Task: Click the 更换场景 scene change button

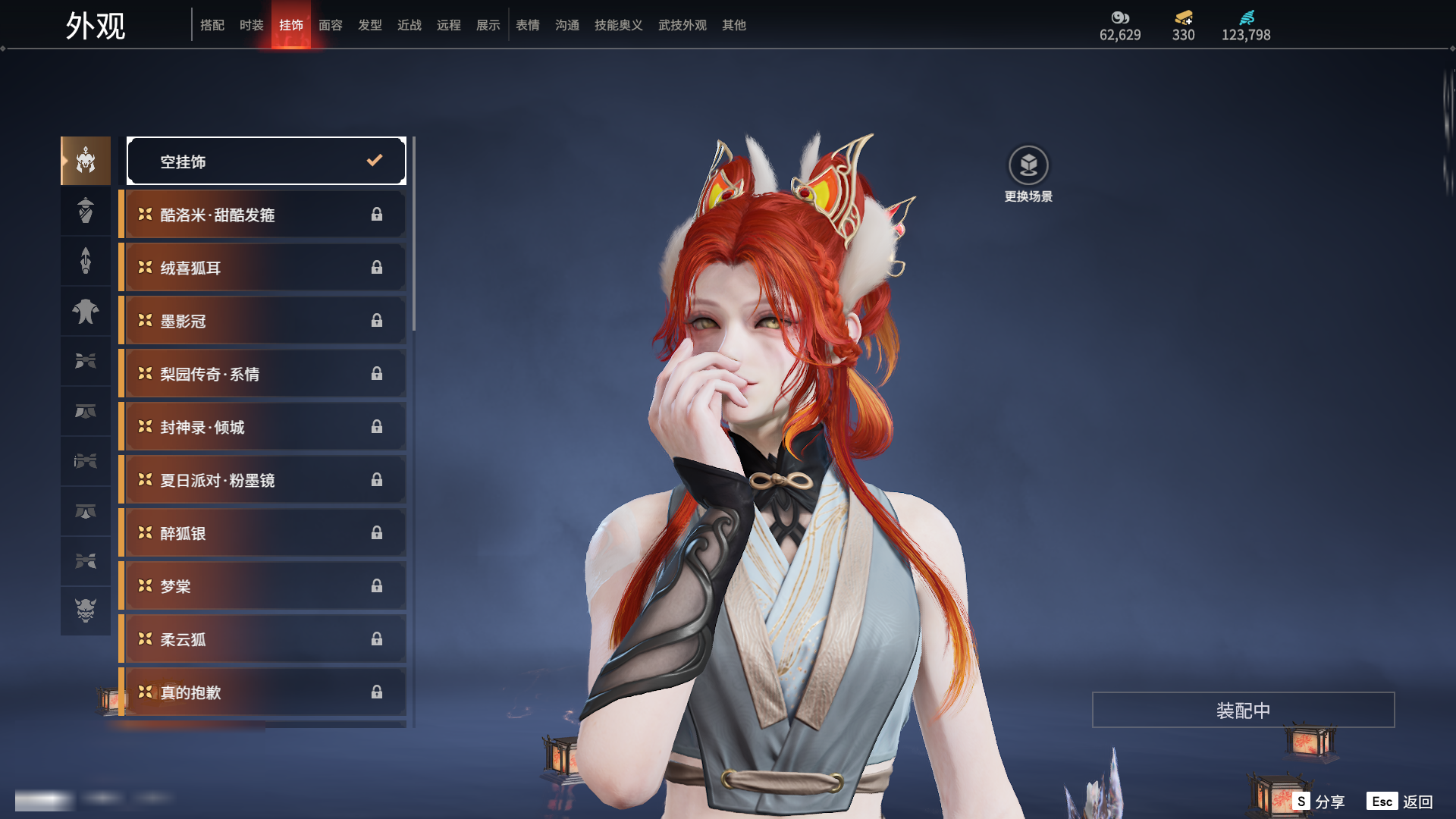Action: 1028,174
